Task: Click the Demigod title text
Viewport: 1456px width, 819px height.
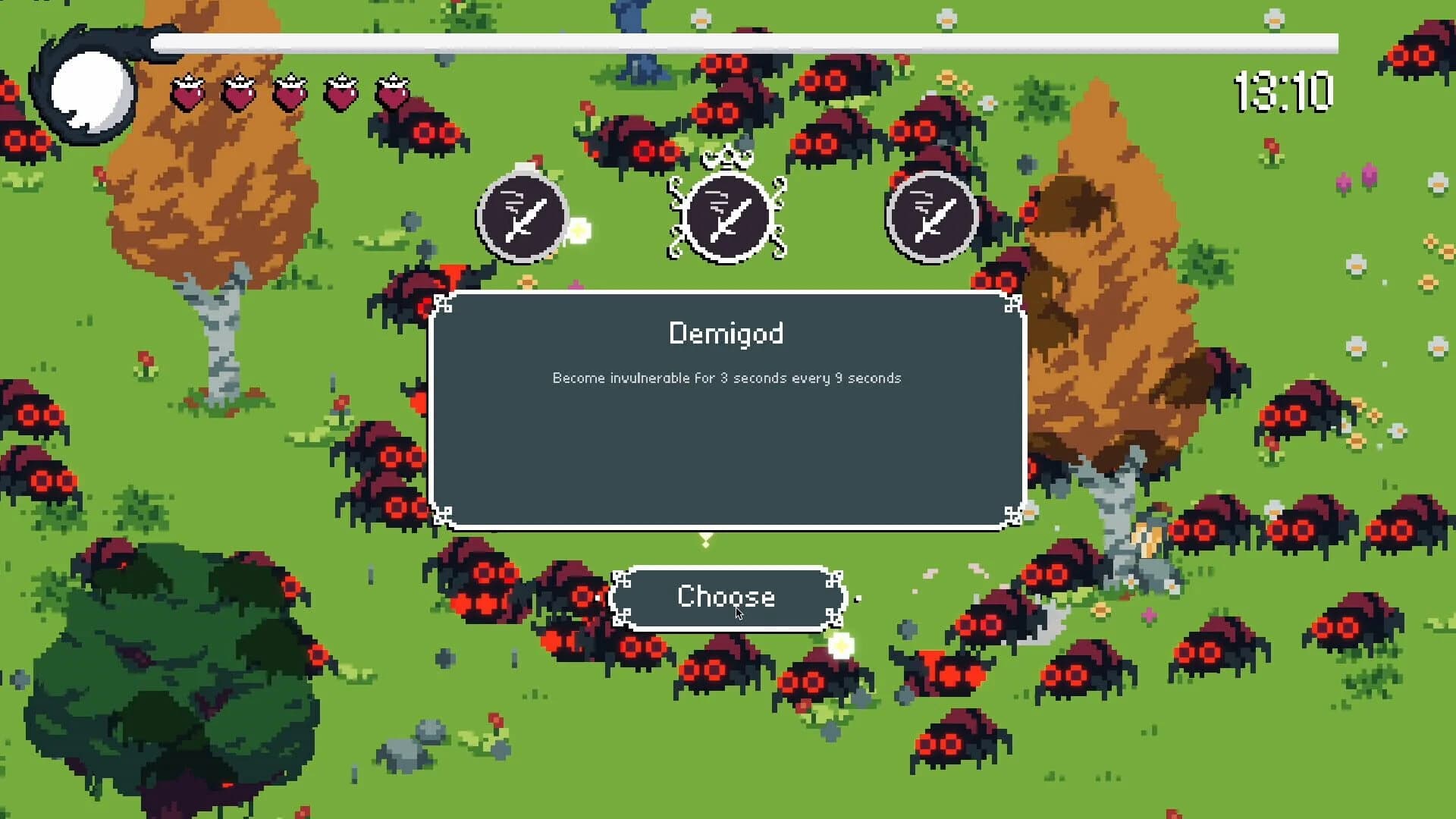Action: (726, 333)
